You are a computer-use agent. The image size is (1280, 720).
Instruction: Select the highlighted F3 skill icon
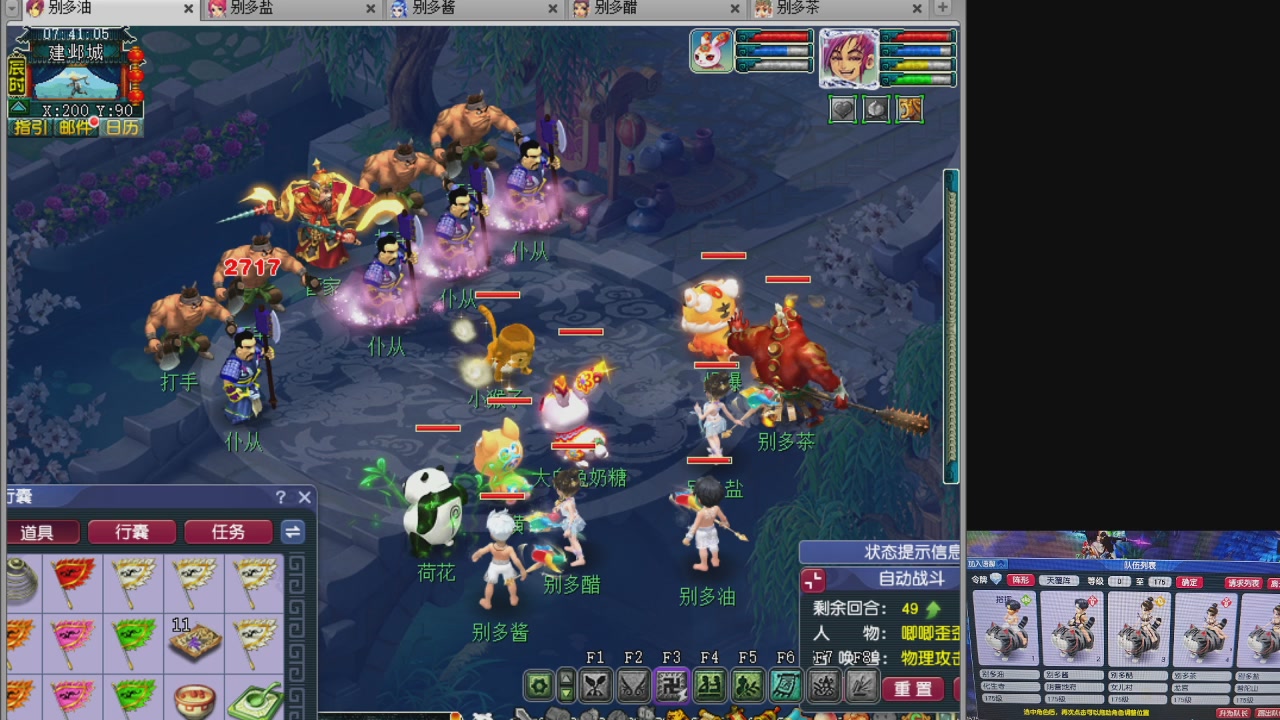click(x=671, y=685)
